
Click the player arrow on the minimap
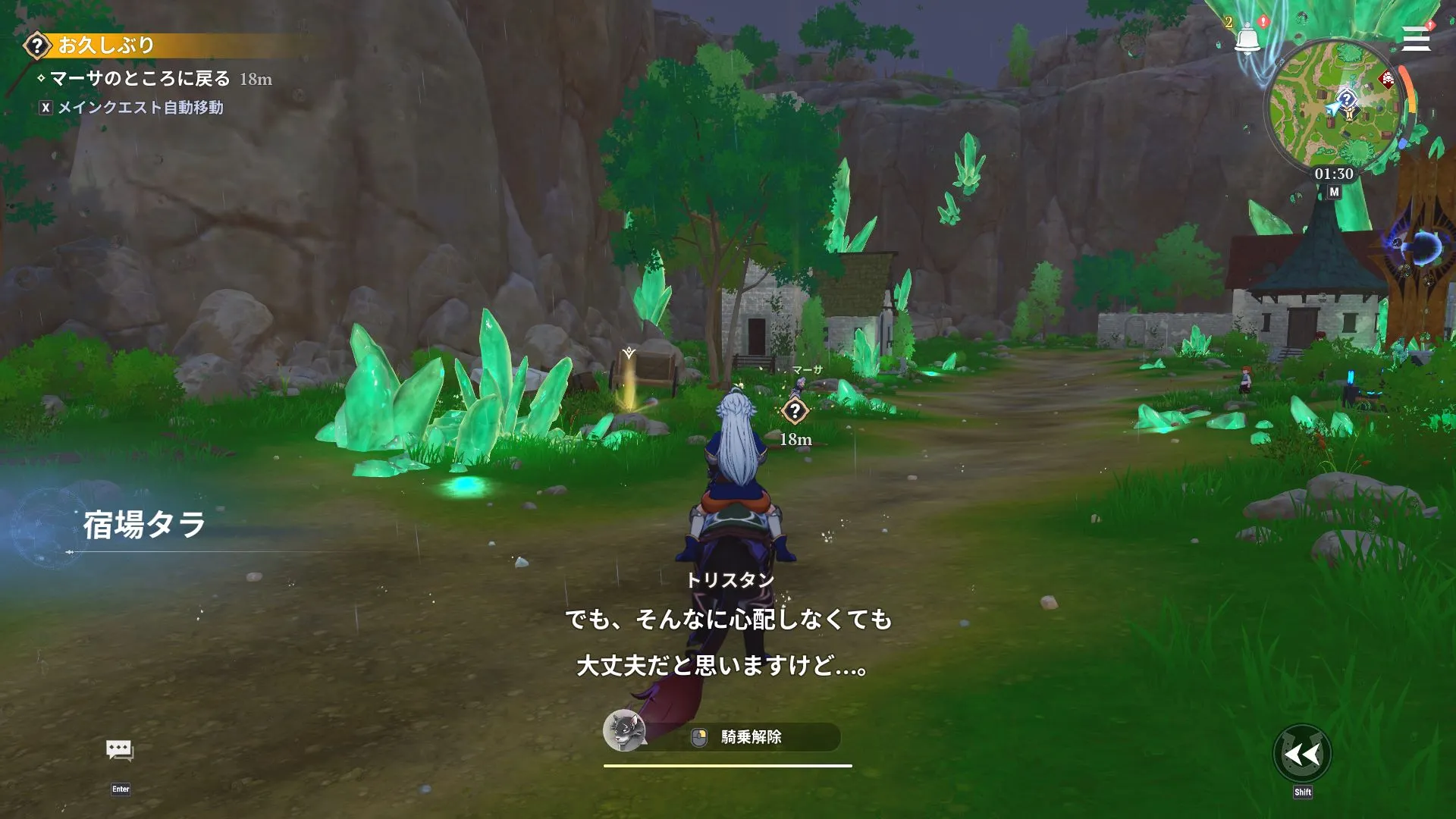tap(1332, 109)
